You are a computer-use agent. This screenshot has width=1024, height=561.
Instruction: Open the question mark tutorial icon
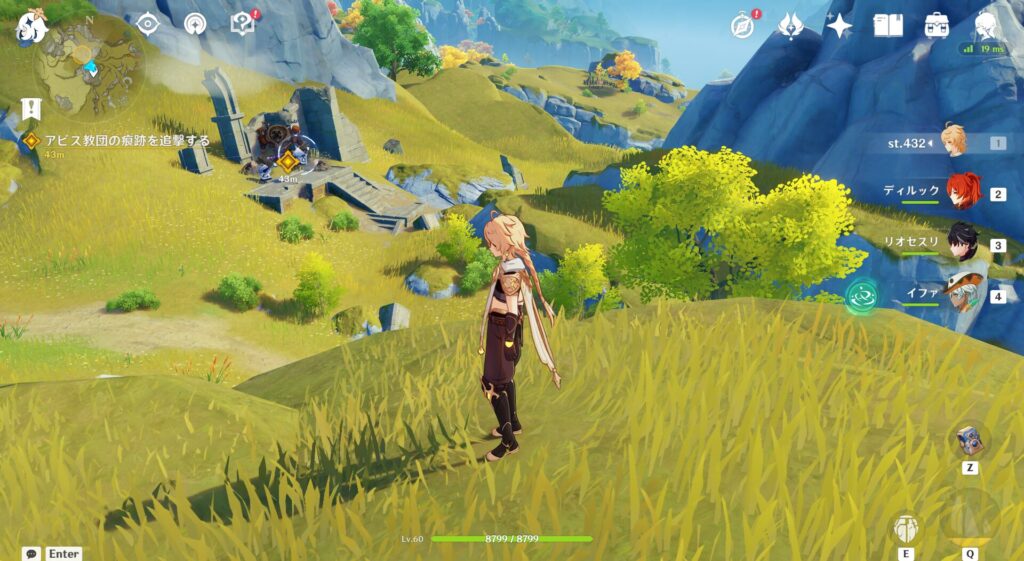click(243, 23)
